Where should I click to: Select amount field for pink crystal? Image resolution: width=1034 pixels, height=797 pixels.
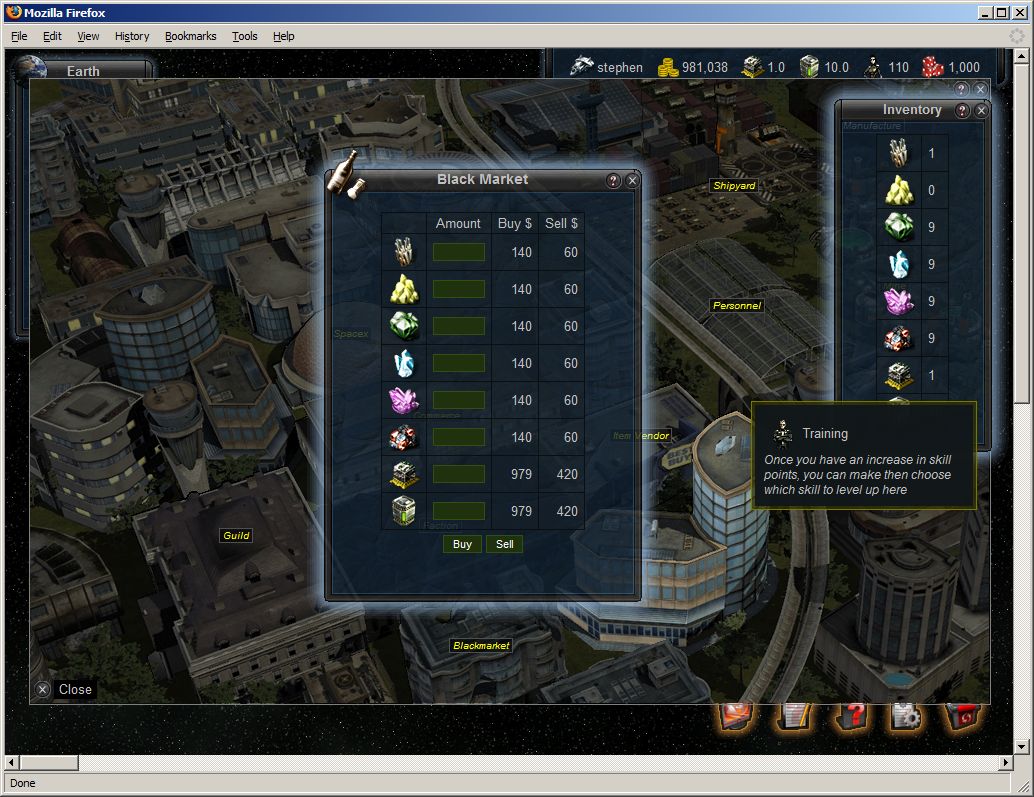click(x=459, y=400)
